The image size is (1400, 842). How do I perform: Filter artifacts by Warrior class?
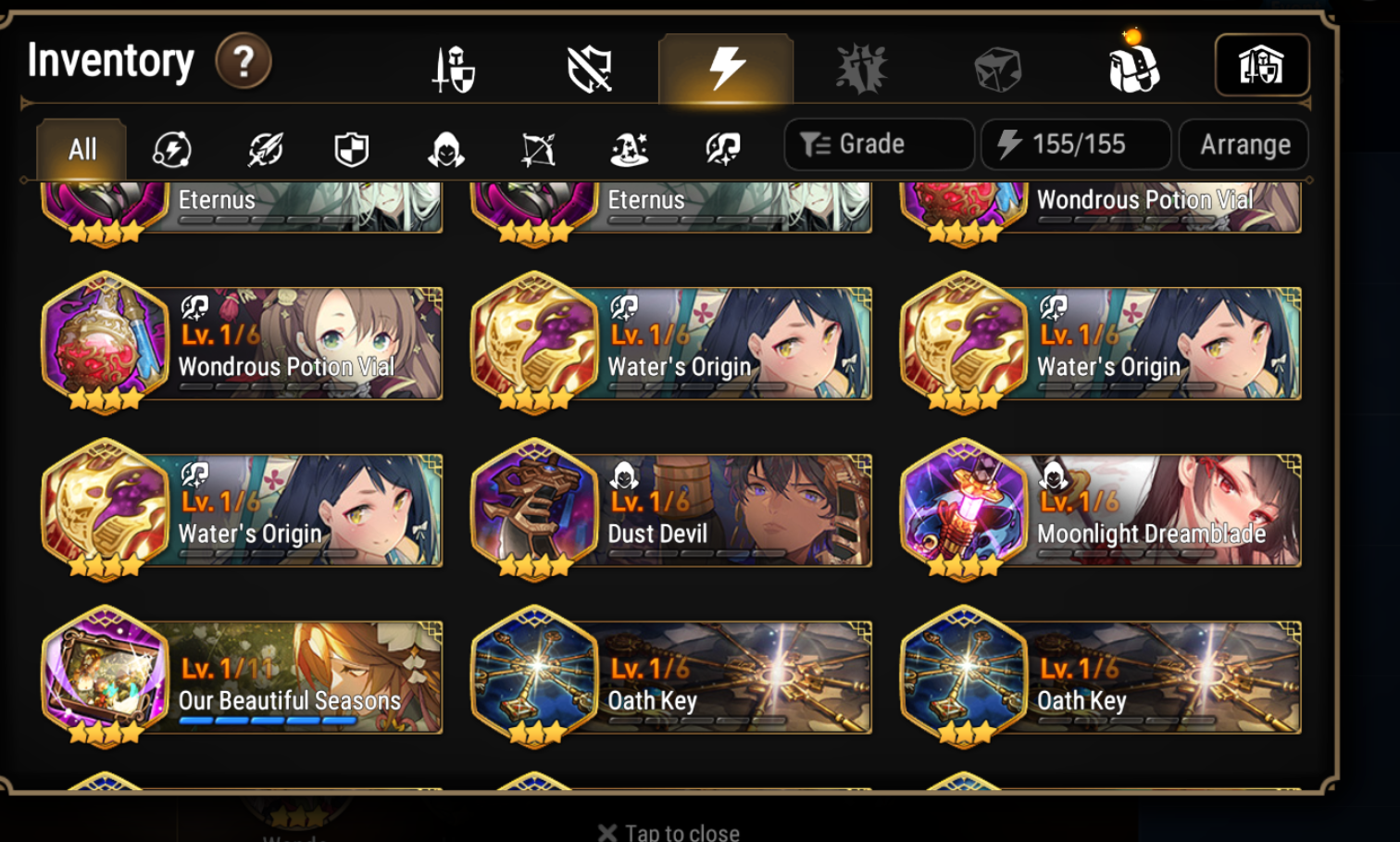pos(265,146)
